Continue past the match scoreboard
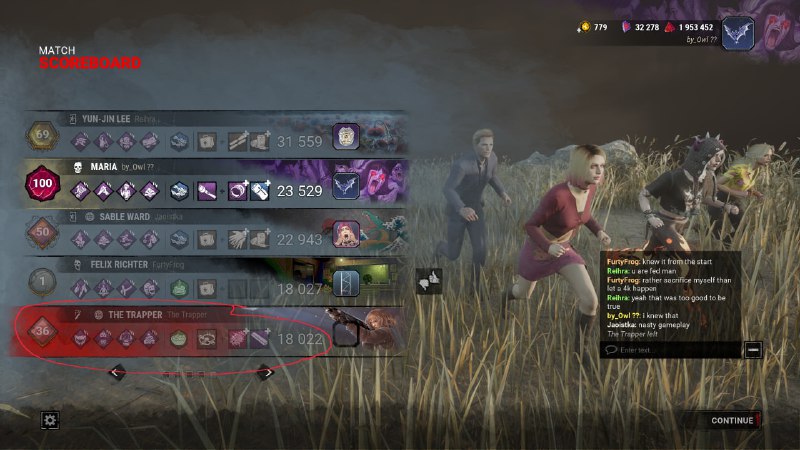The image size is (800, 450). (733, 420)
